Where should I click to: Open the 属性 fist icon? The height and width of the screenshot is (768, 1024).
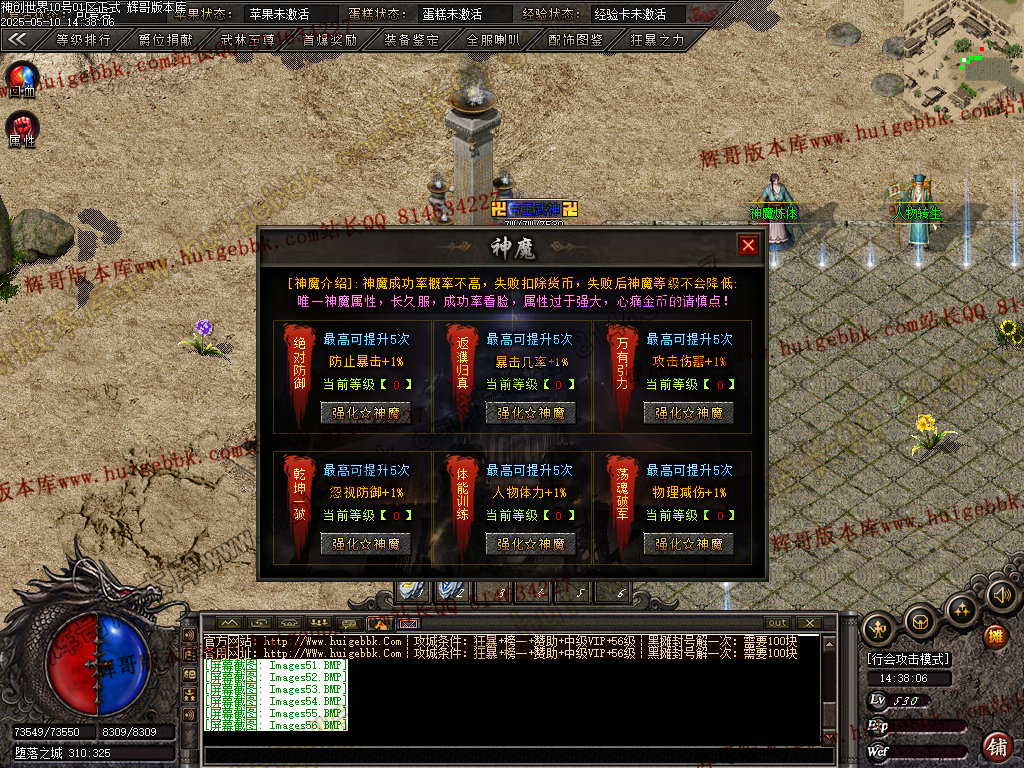[22, 128]
